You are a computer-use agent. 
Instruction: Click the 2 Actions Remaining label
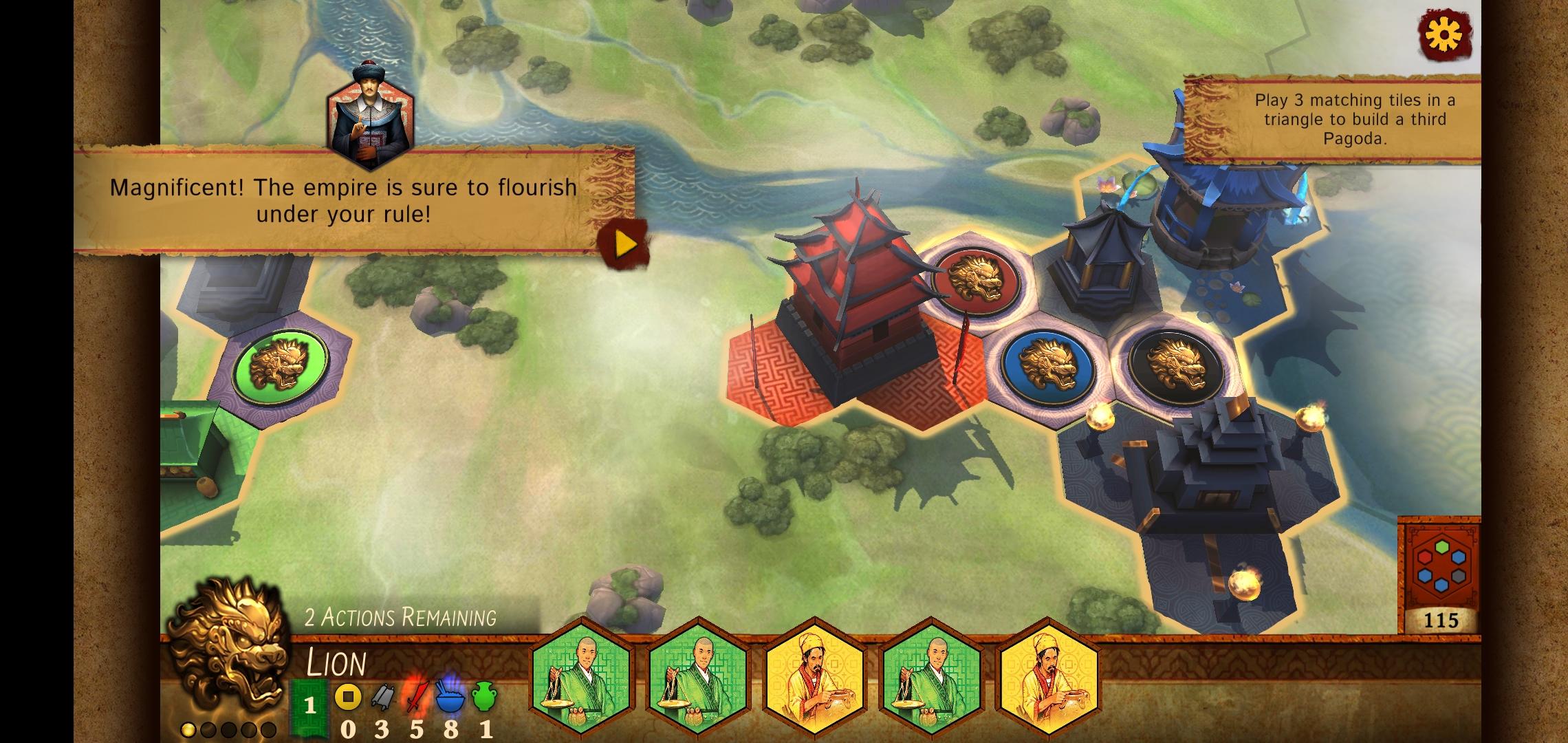(402, 618)
